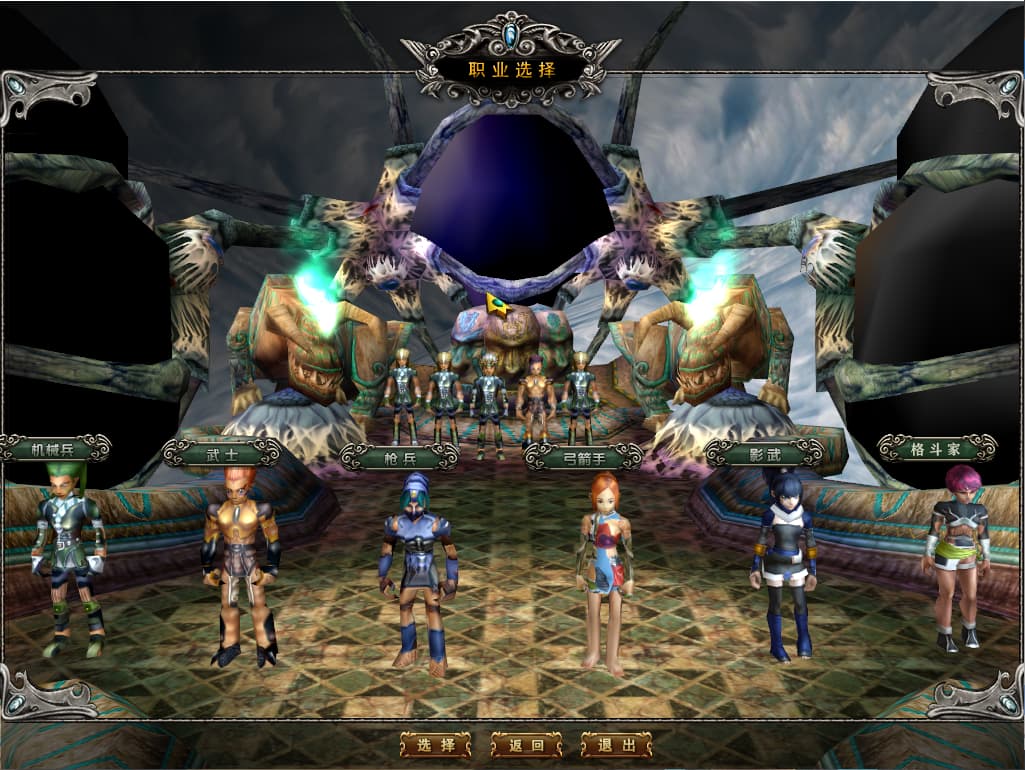
Task: Select the green-haired mechanic soldier character
Action: click(68, 560)
